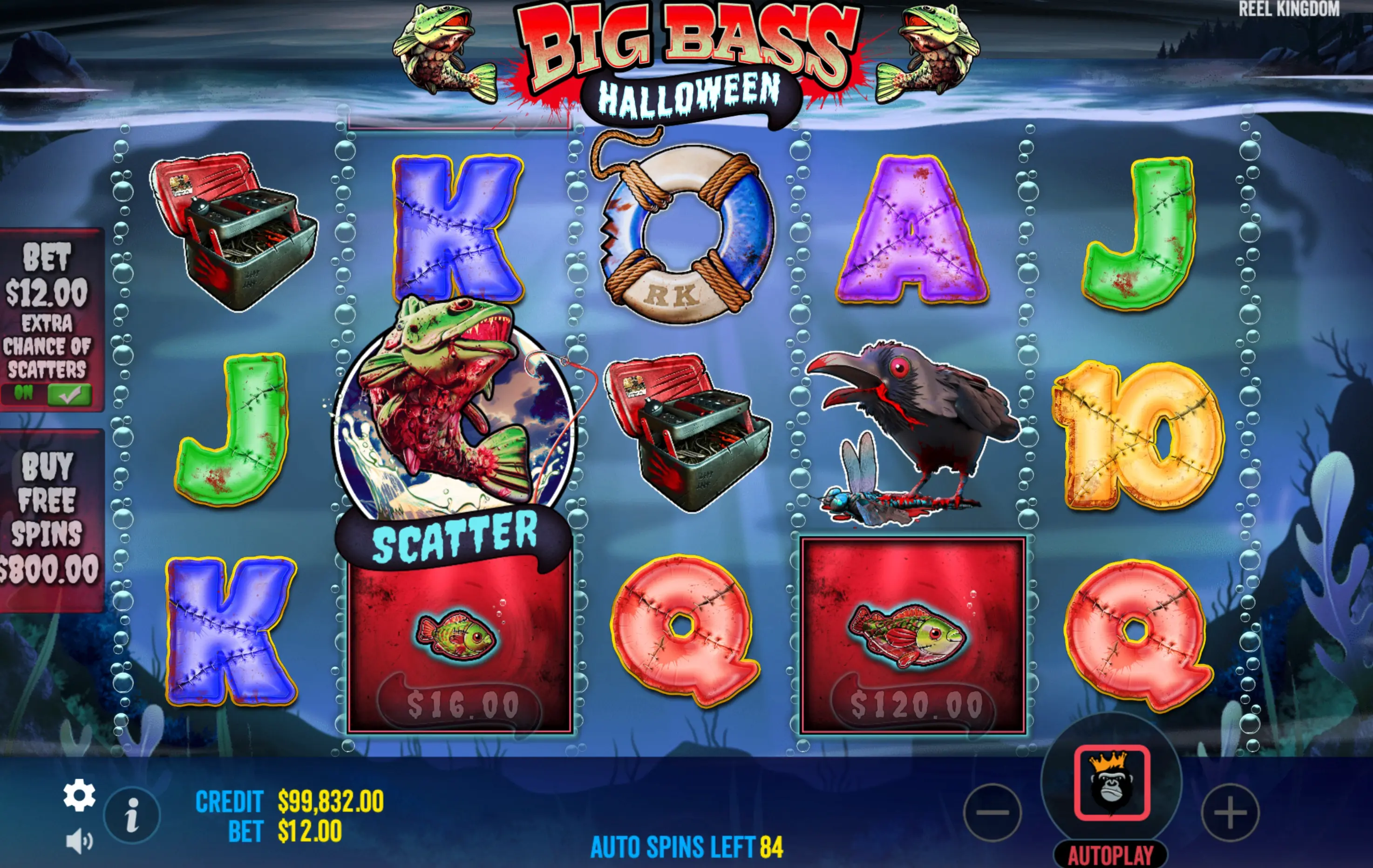The image size is (1373, 868).
Task: Open the Autoplay options
Action: click(x=1110, y=855)
